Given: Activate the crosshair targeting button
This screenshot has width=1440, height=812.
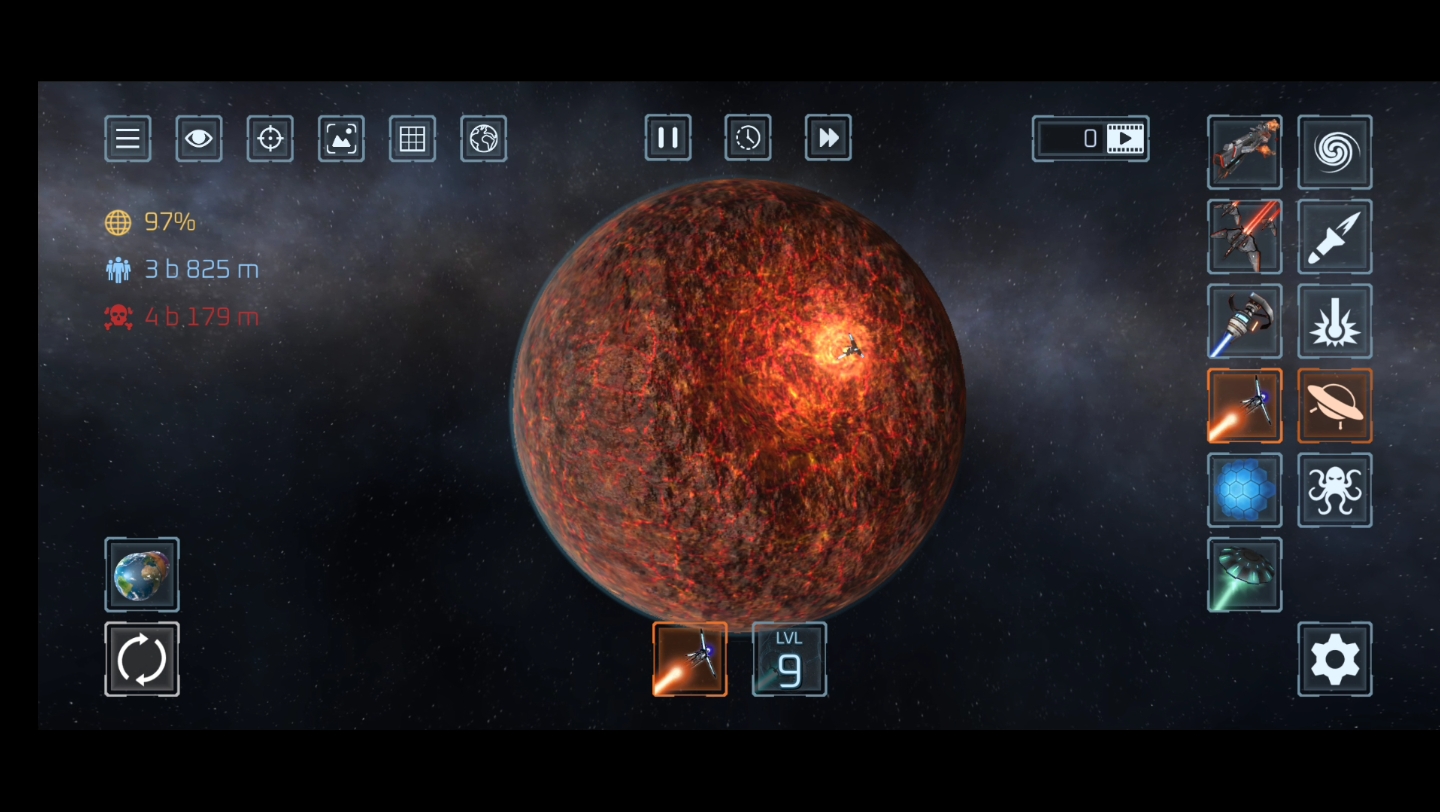Looking at the screenshot, I should click(270, 138).
